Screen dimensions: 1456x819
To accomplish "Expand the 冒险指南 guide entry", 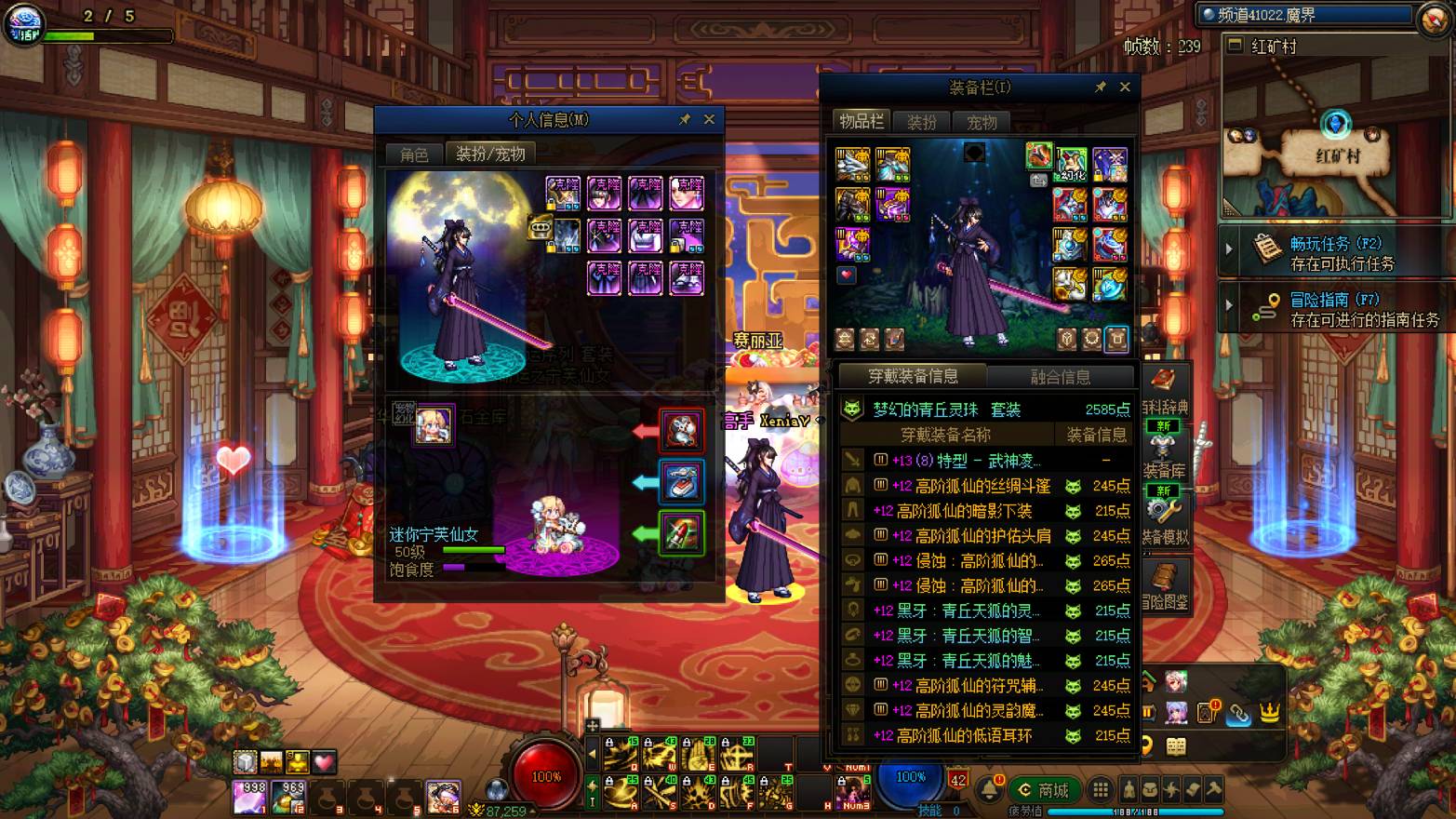I will coord(1340,309).
